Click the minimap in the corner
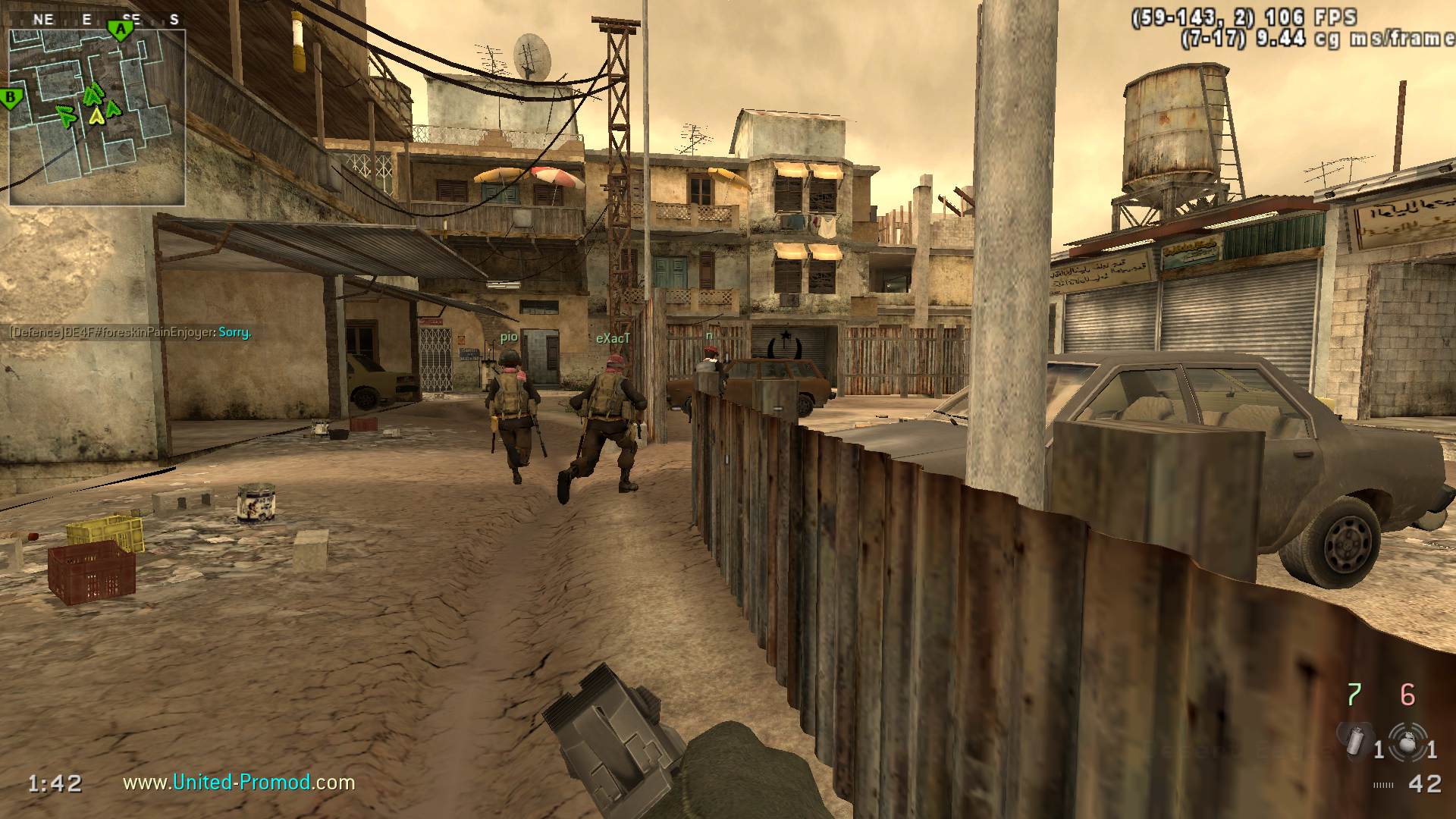Viewport: 1456px width, 819px height. [x=97, y=118]
